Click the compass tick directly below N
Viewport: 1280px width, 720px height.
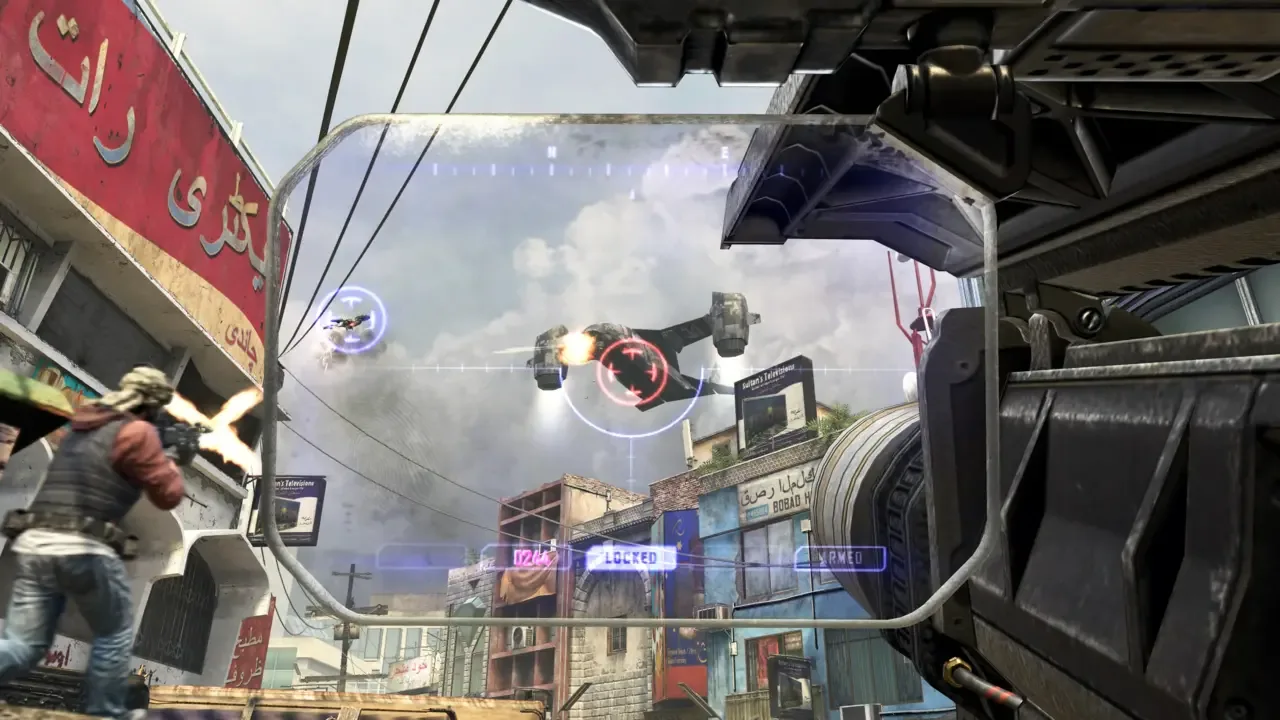(x=551, y=168)
